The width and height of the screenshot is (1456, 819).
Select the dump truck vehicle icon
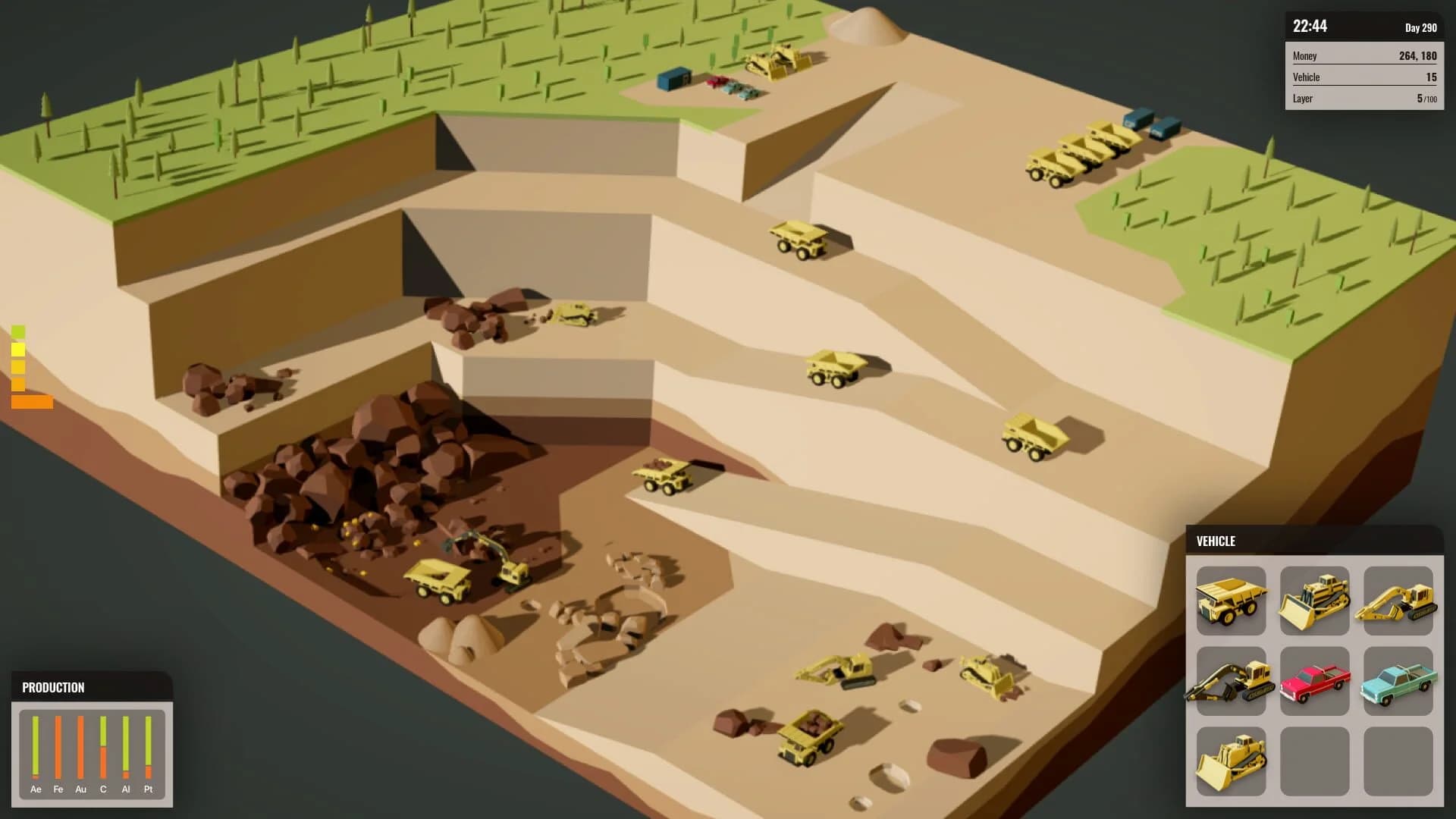tap(1231, 601)
